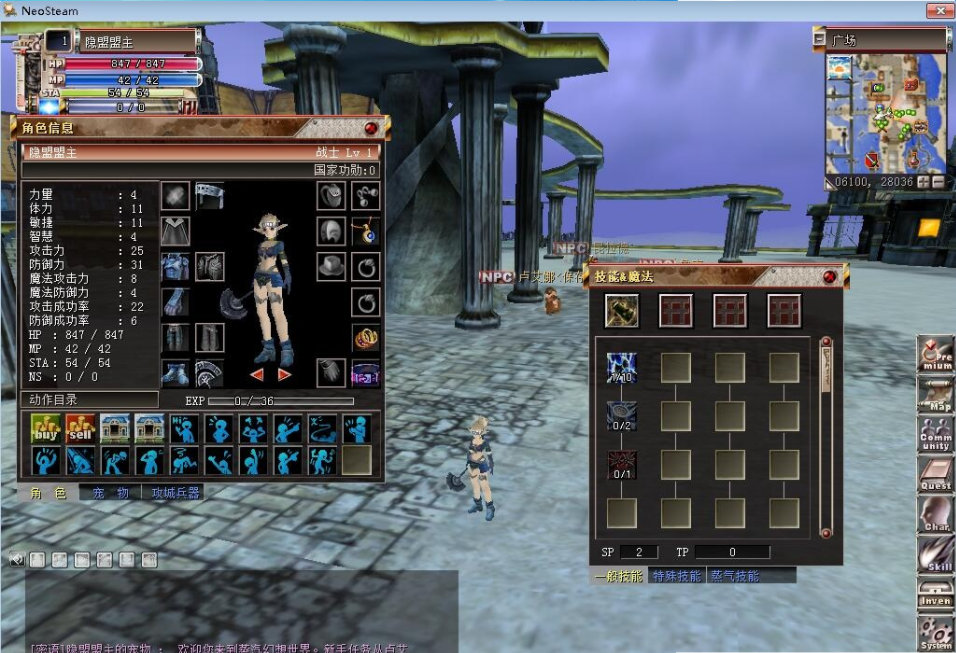Select the red skill icon labeled 0/1
This screenshot has width=956, height=653.
[x=621, y=465]
